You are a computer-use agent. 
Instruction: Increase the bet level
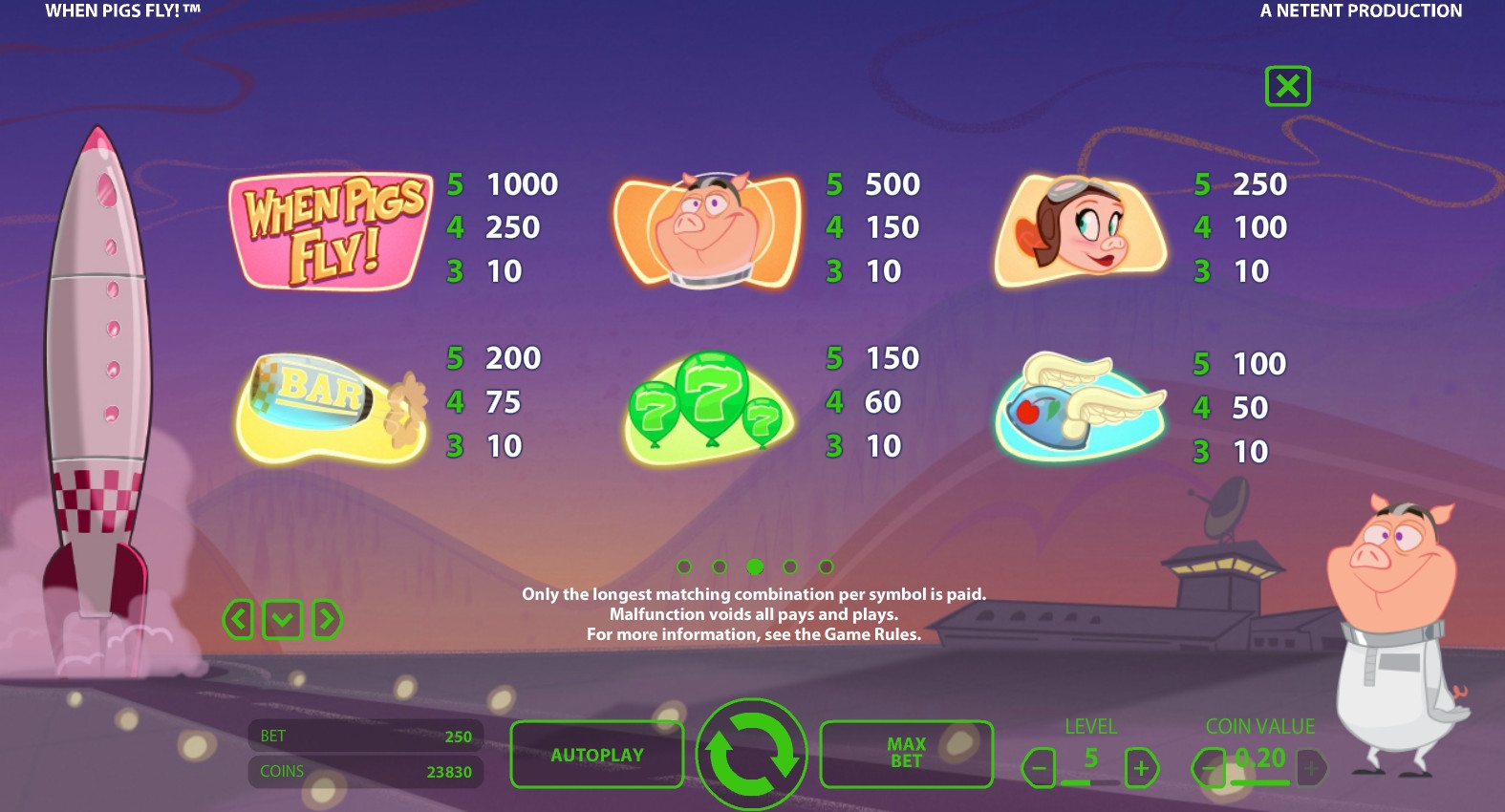coord(1141,767)
